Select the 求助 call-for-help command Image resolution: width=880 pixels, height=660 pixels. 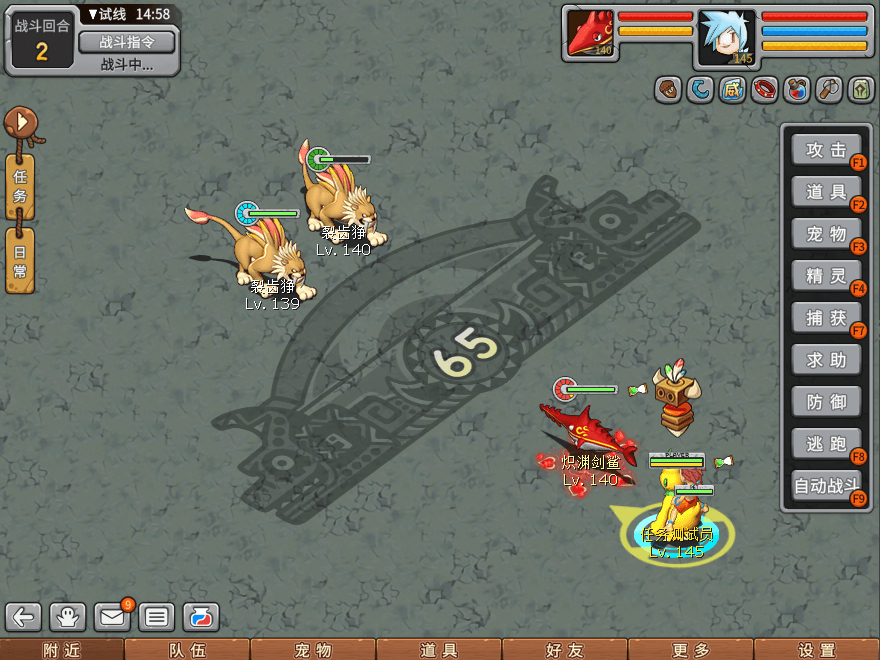point(826,360)
